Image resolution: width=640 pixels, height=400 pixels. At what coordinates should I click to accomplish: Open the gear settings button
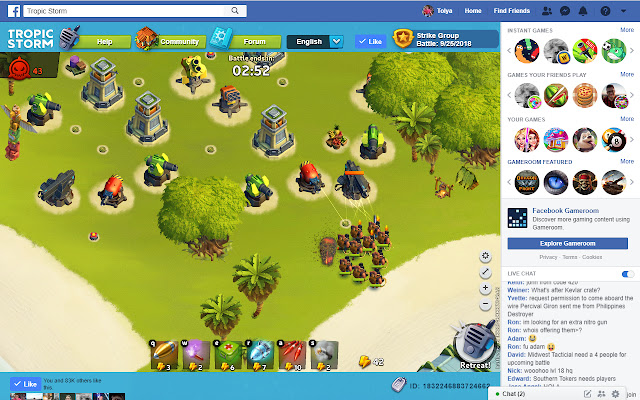(485, 256)
